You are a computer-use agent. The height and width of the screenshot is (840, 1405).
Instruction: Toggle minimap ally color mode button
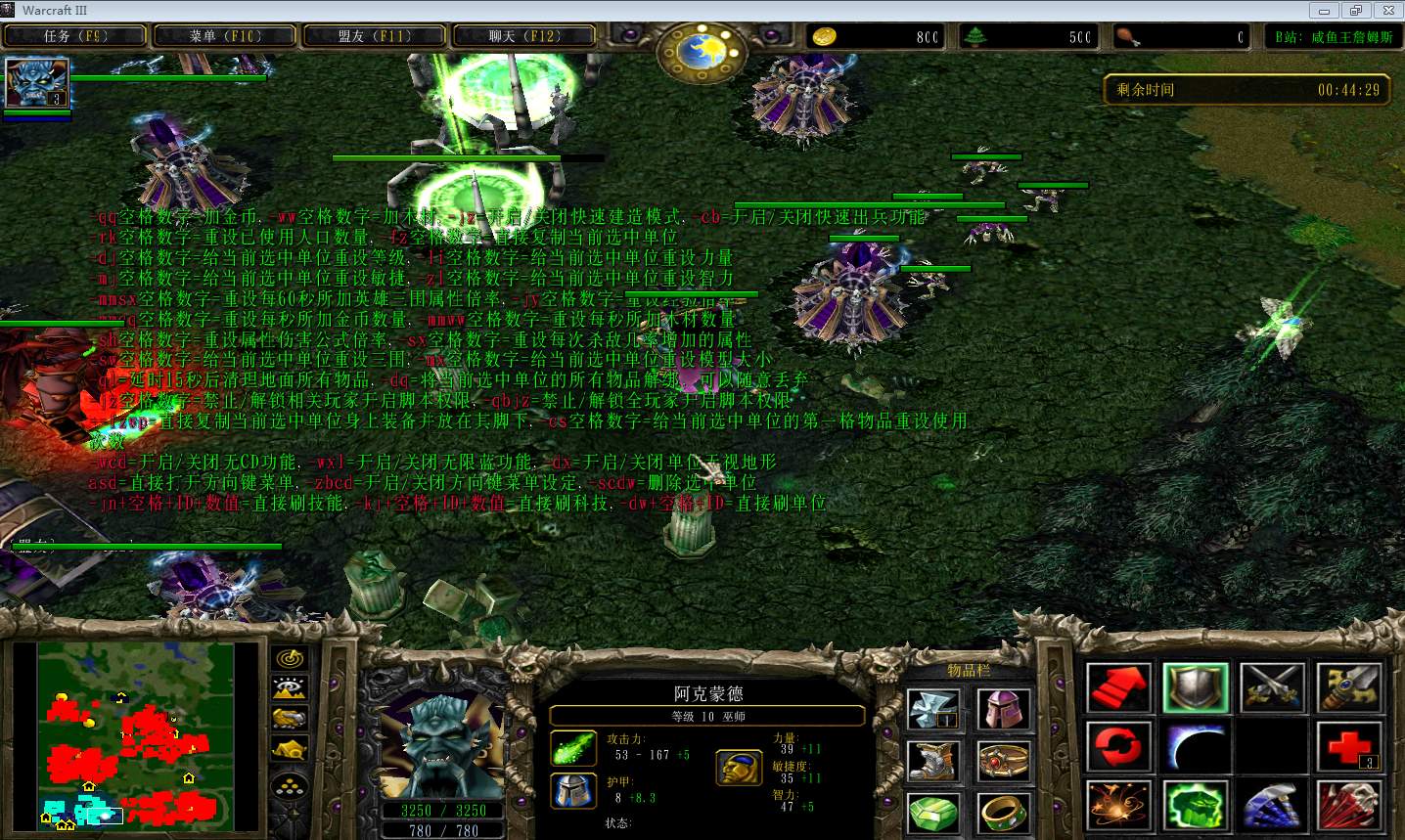point(291,719)
